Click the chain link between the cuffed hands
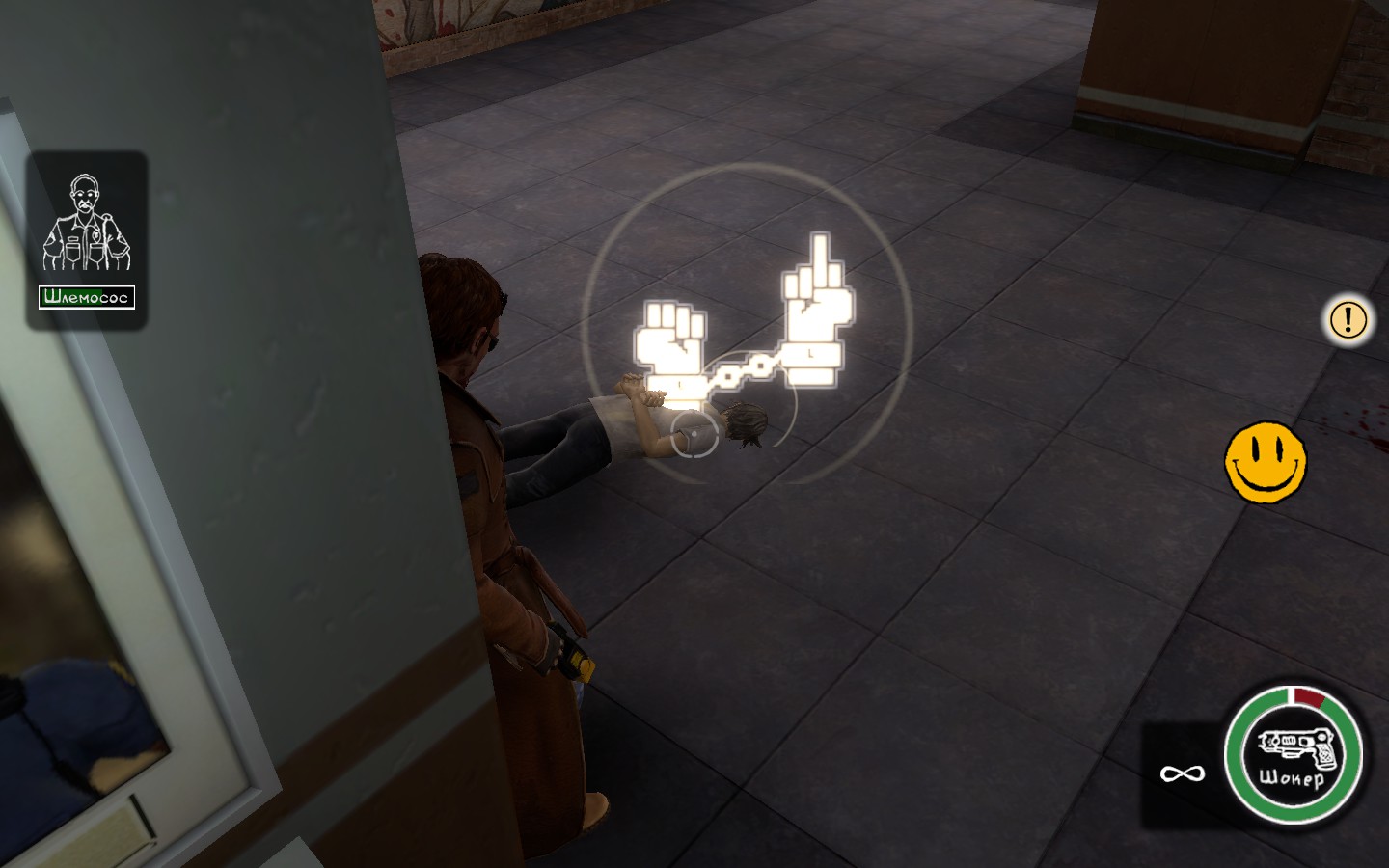Screen dimensions: 1389x868 click(743, 369)
